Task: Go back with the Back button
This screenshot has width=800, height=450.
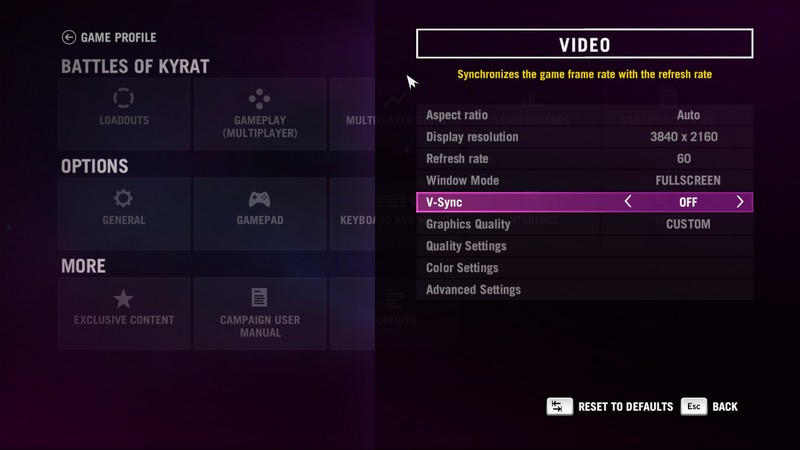Action: 711,407
